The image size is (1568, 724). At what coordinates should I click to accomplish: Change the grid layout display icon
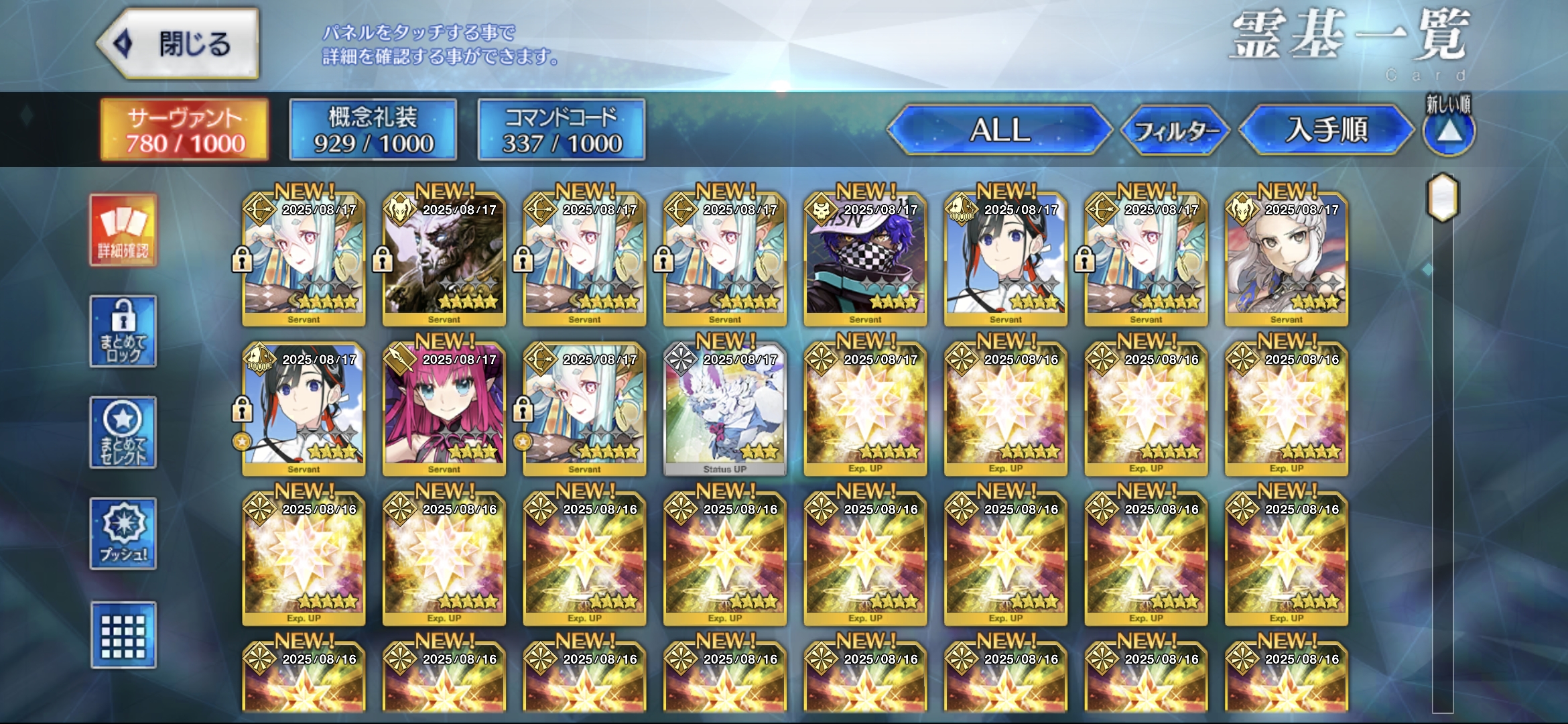(123, 635)
